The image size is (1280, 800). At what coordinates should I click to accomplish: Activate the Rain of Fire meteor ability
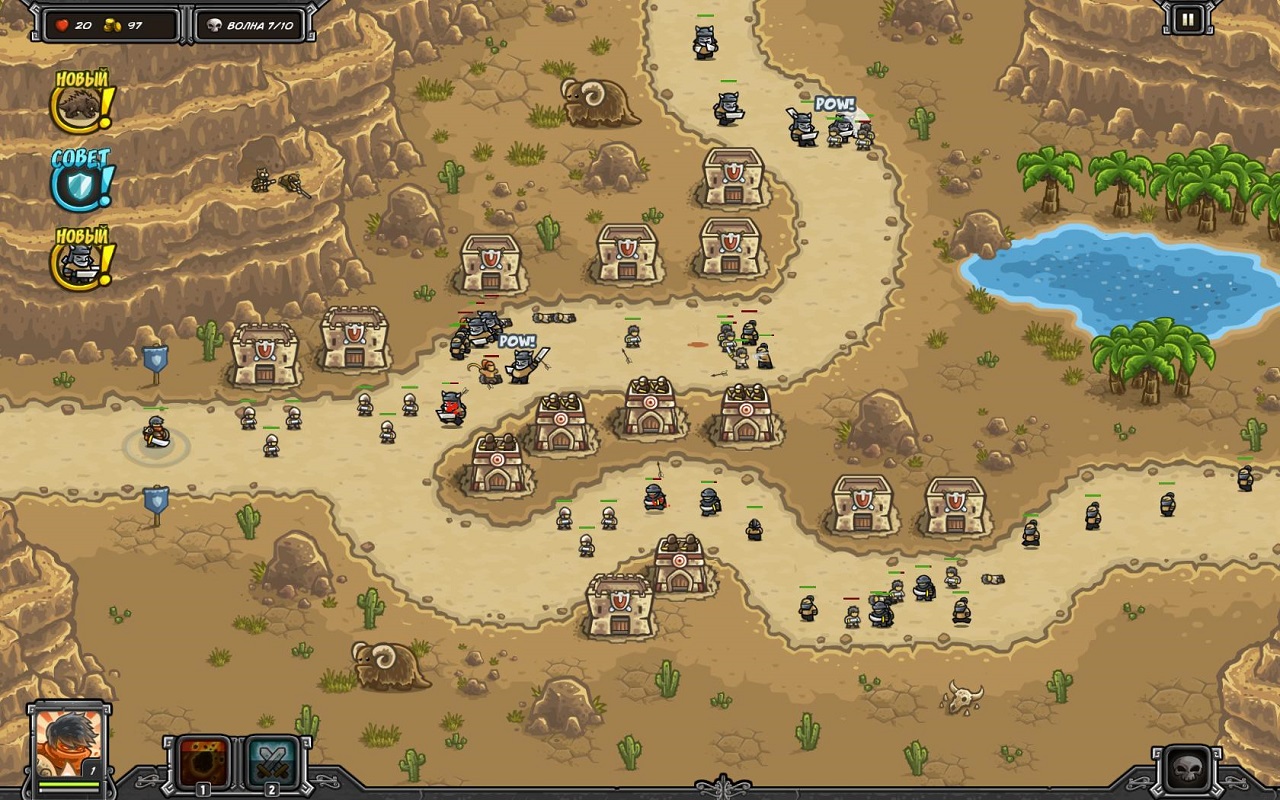click(x=203, y=763)
